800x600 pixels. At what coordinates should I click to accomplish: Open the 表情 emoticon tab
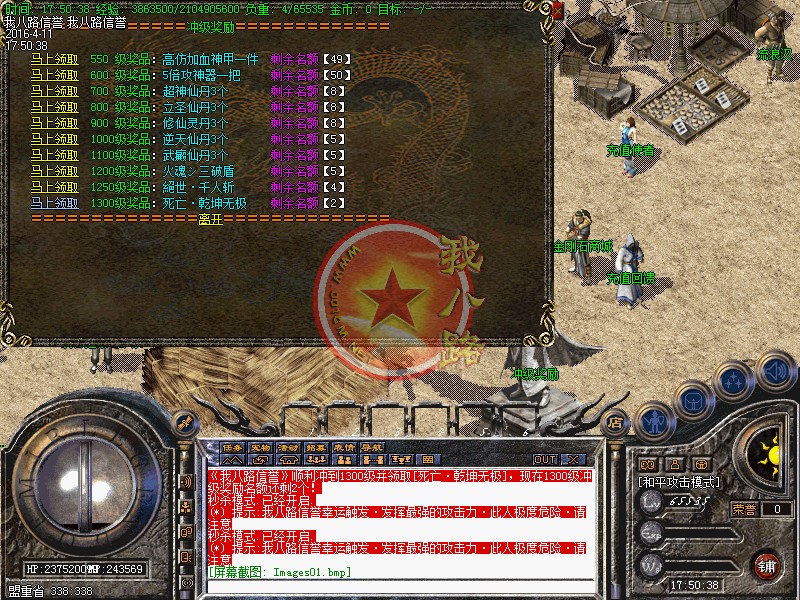click(345, 447)
